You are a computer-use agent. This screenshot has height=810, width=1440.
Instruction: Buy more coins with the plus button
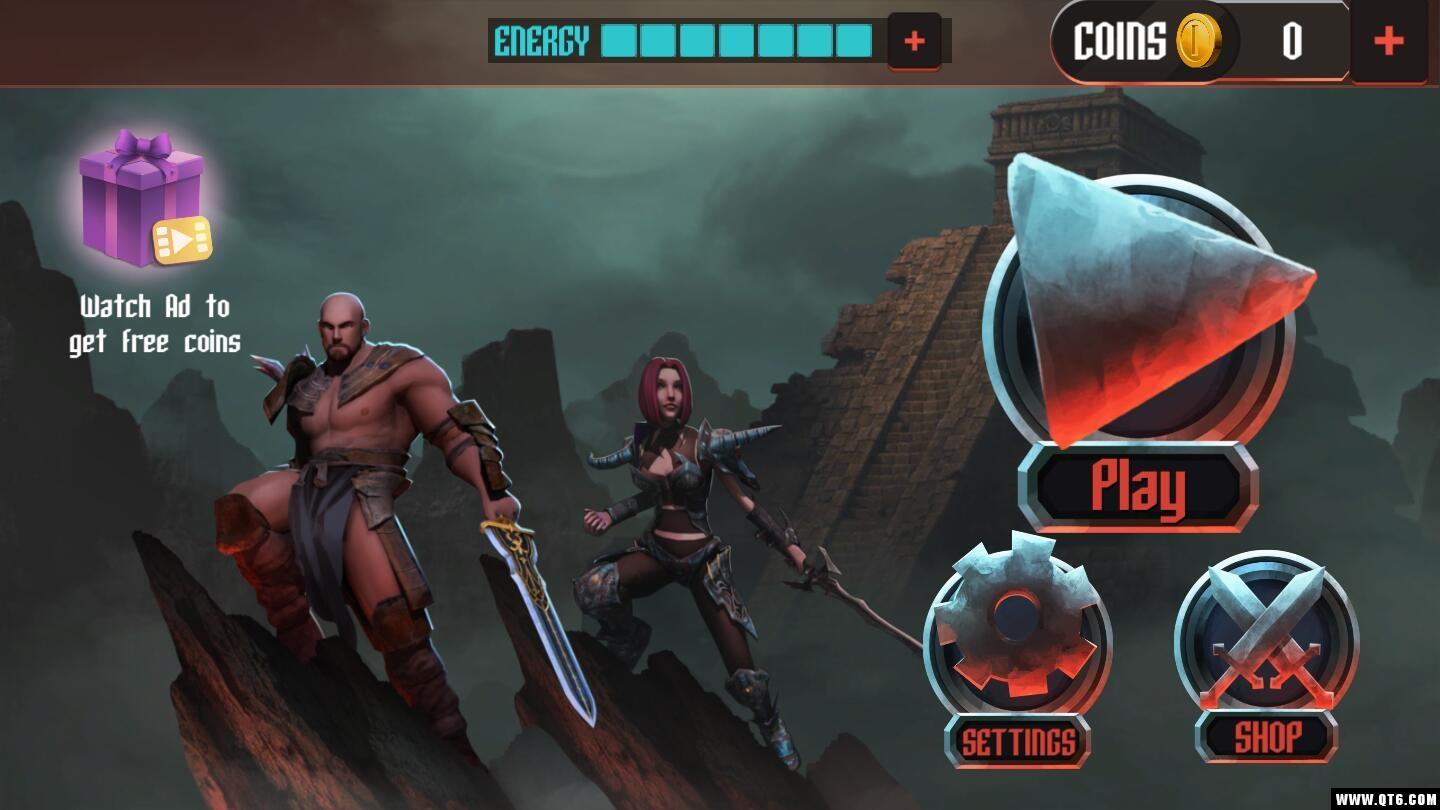point(1388,42)
